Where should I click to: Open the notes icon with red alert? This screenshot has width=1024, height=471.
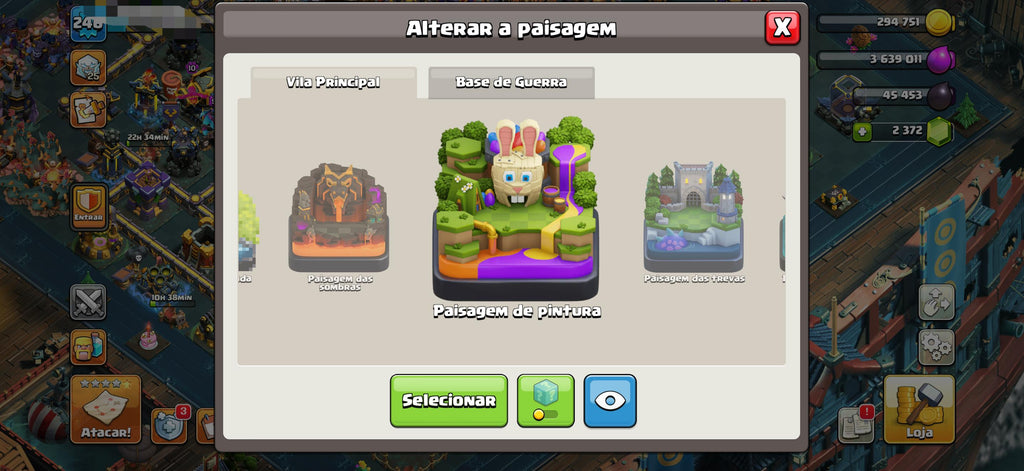(856, 424)
